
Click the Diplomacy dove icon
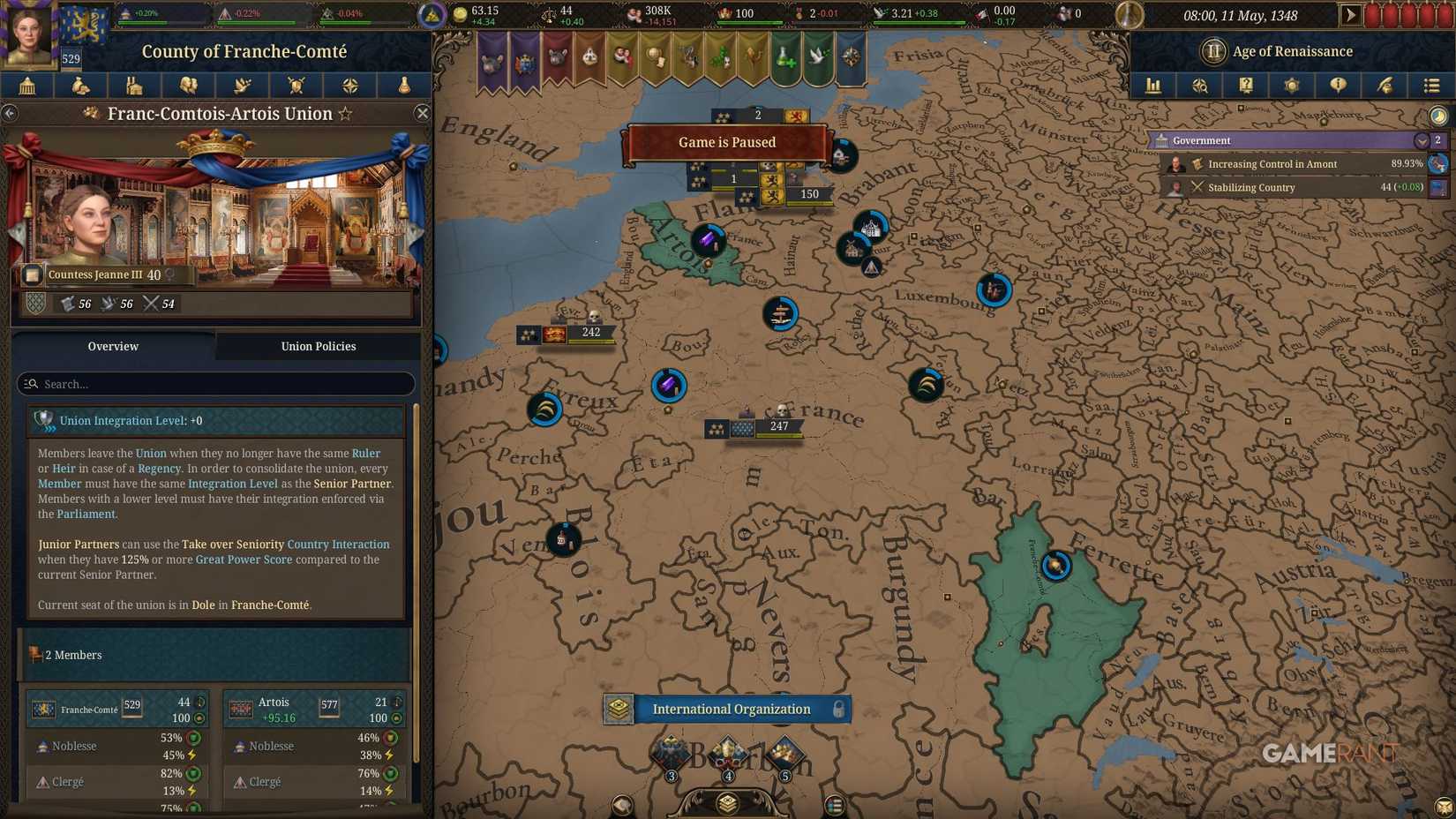pyautogui.click(x=243, y=86)
